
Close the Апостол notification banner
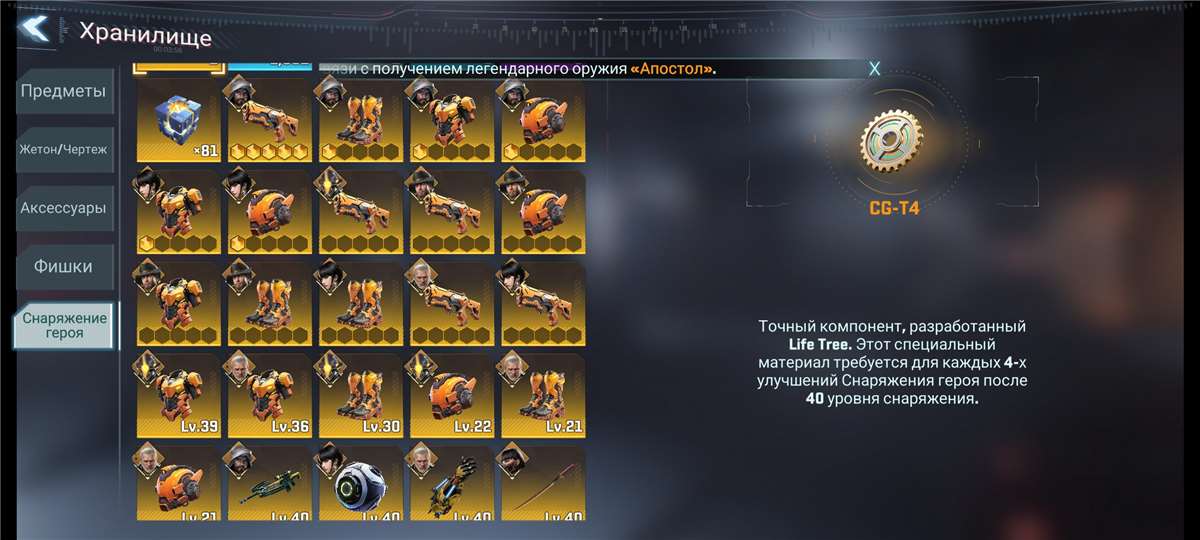(x=874, y=68)
